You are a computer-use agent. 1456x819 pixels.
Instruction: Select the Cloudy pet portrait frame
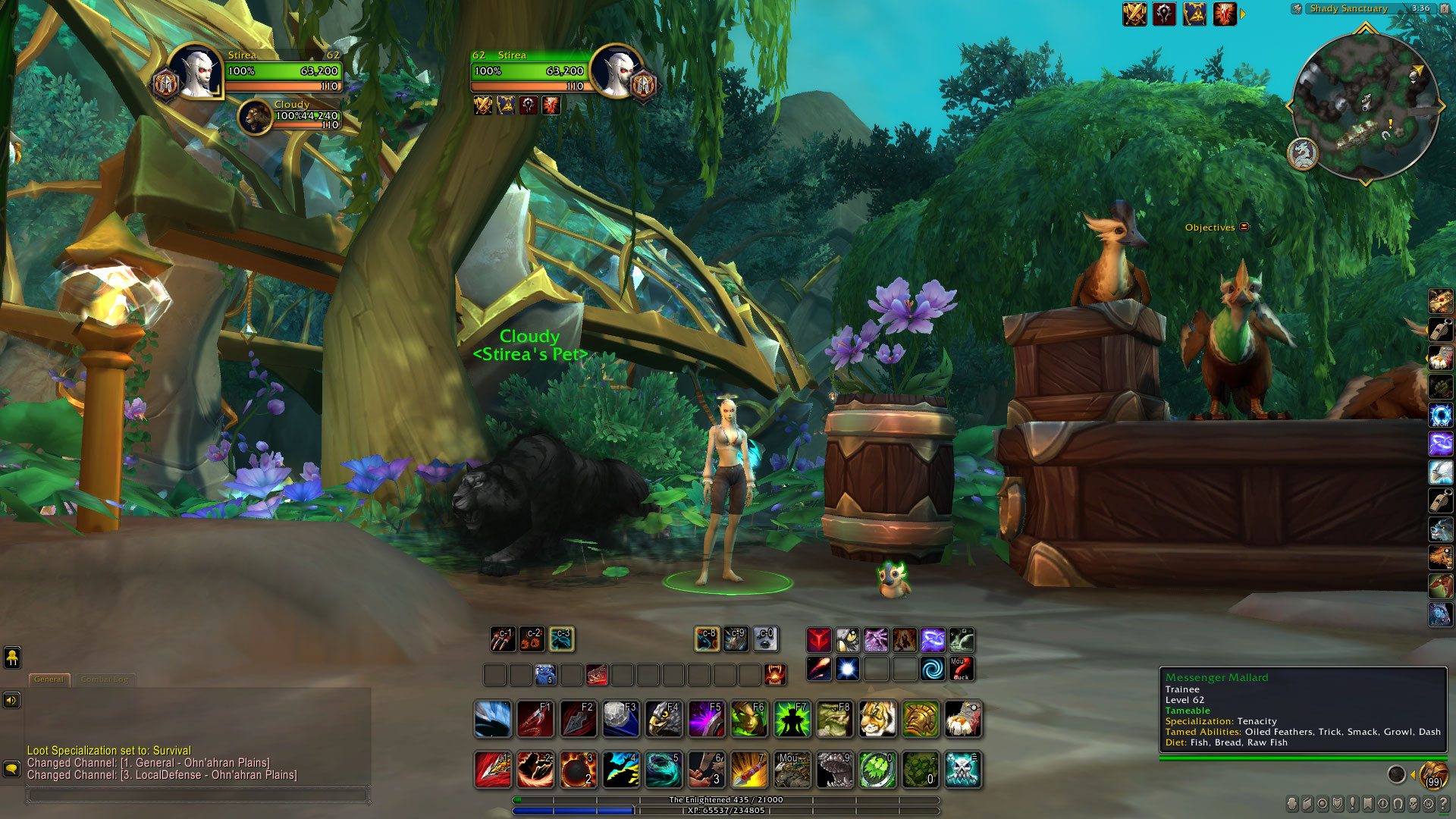(x=256, y=118)
